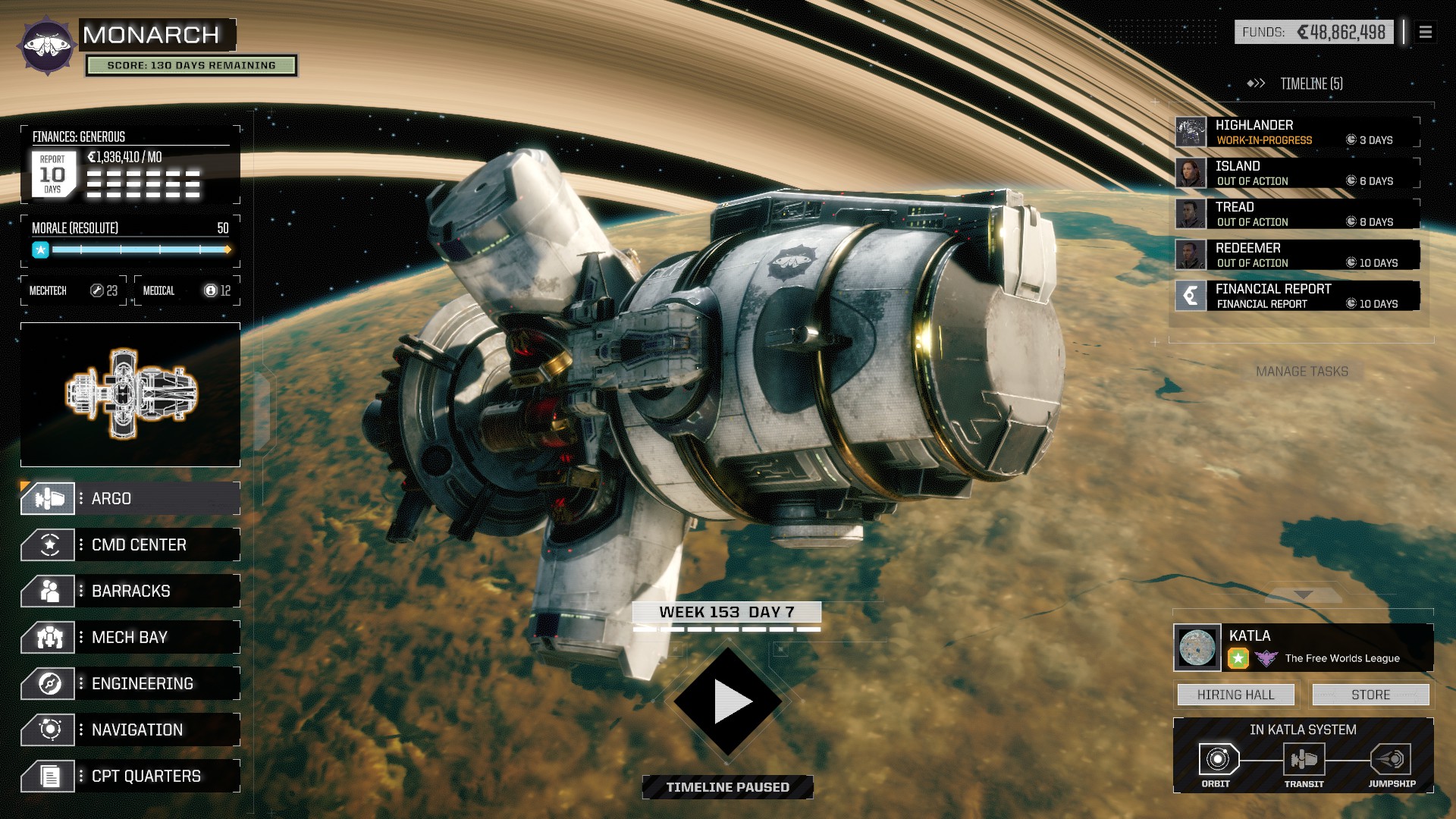
Task: Visit the Katla Store
Action: tap(1370, 695)
